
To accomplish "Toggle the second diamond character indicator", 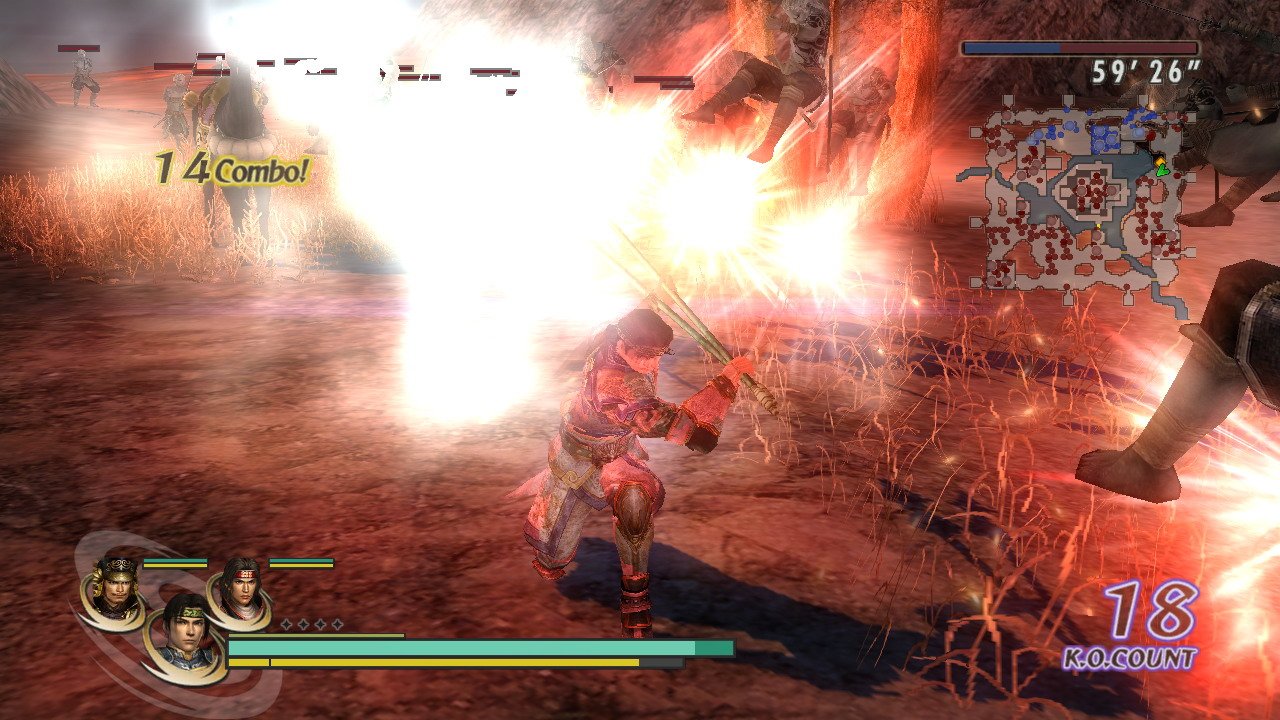I will [x=303, y=623].
